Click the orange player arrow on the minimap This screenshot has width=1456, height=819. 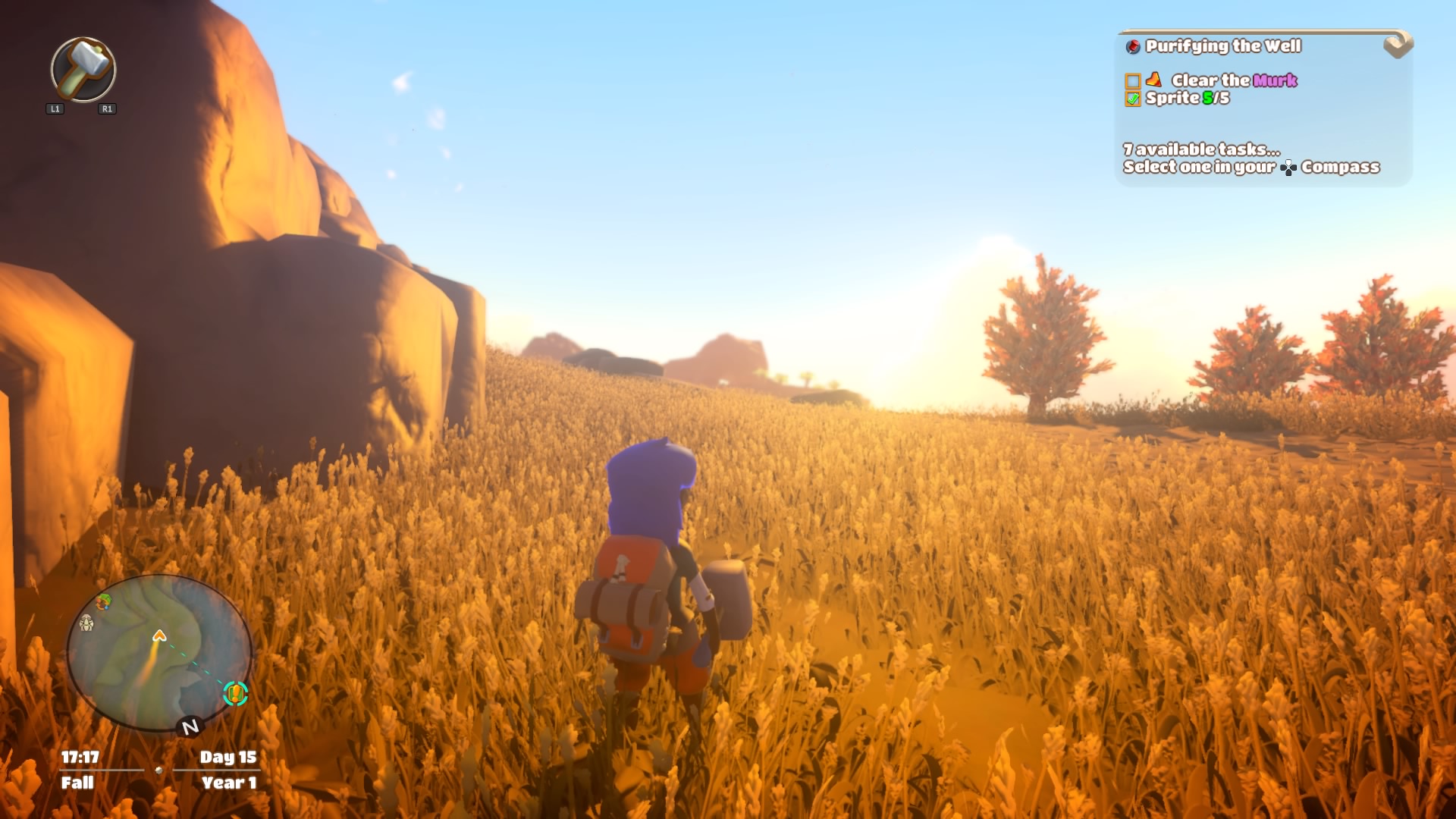tap(159, 635)
